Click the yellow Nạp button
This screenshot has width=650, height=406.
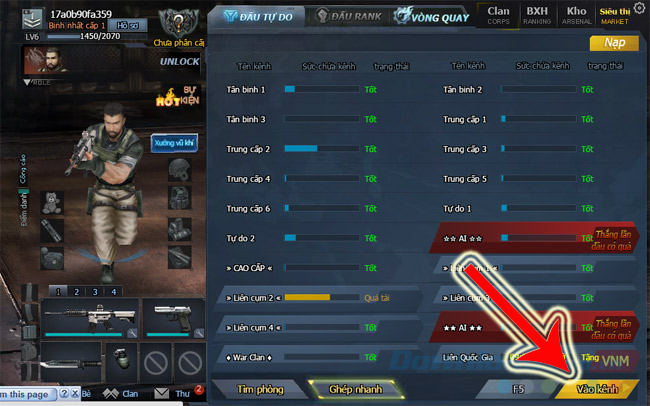point(614,43)
